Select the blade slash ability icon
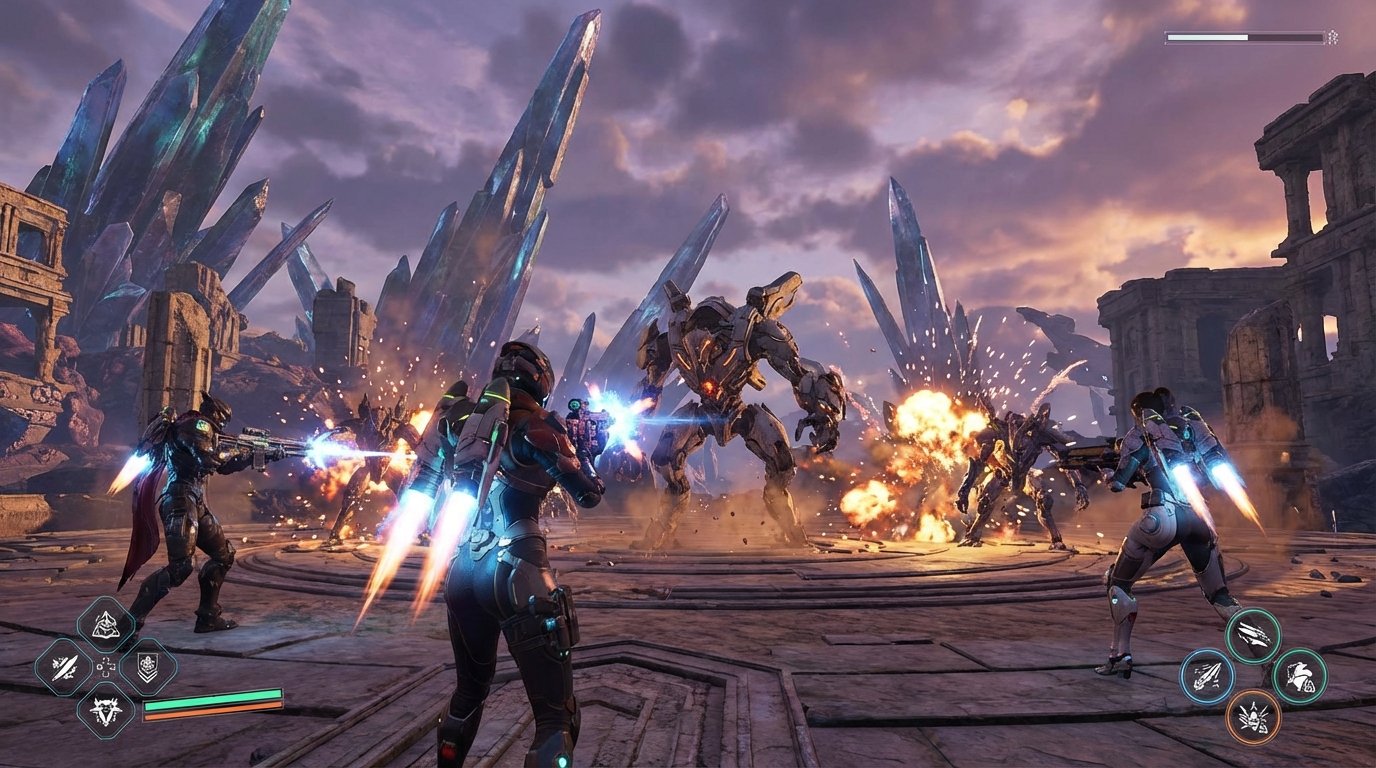 pos(63,666)
